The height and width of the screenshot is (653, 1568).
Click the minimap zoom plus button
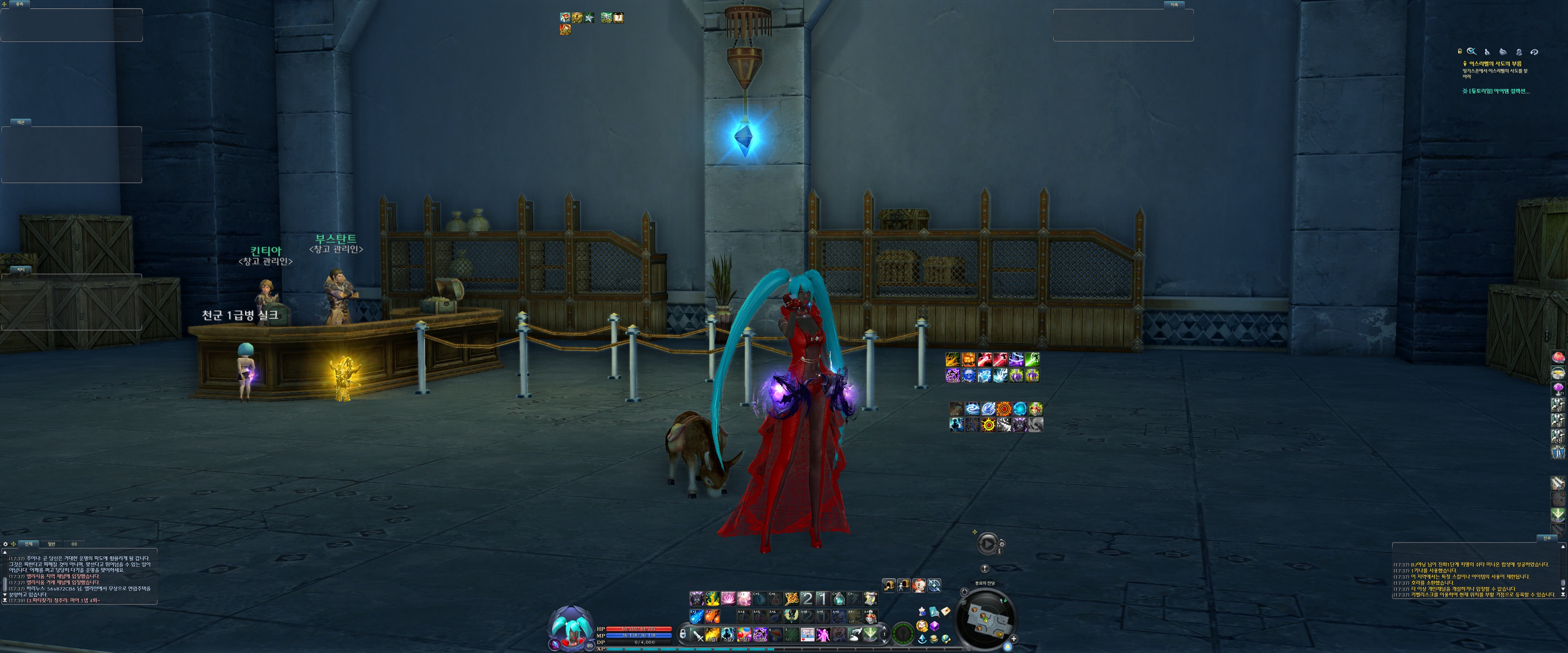coord(1014,639)
